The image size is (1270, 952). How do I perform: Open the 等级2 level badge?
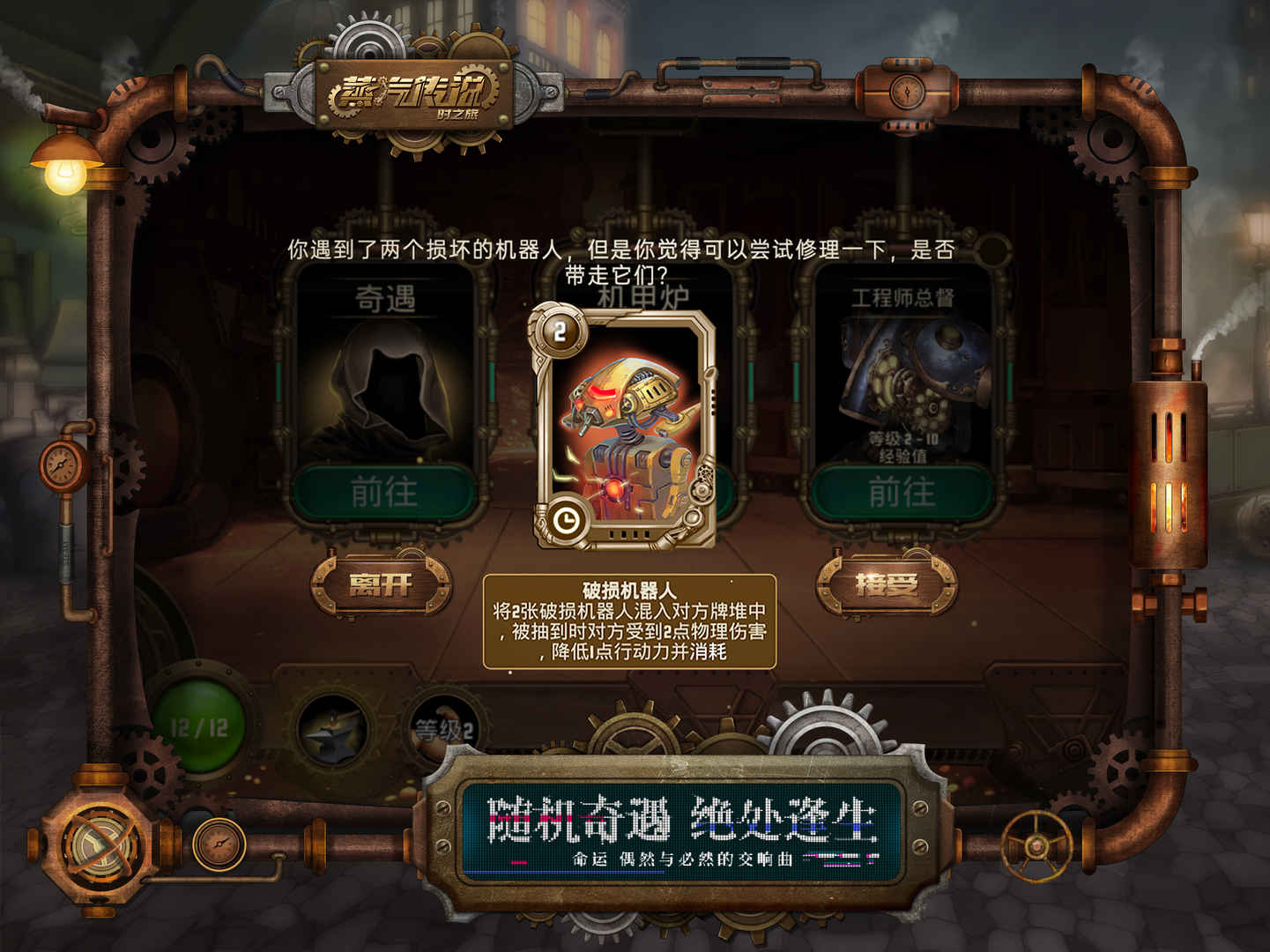(445, 725)
